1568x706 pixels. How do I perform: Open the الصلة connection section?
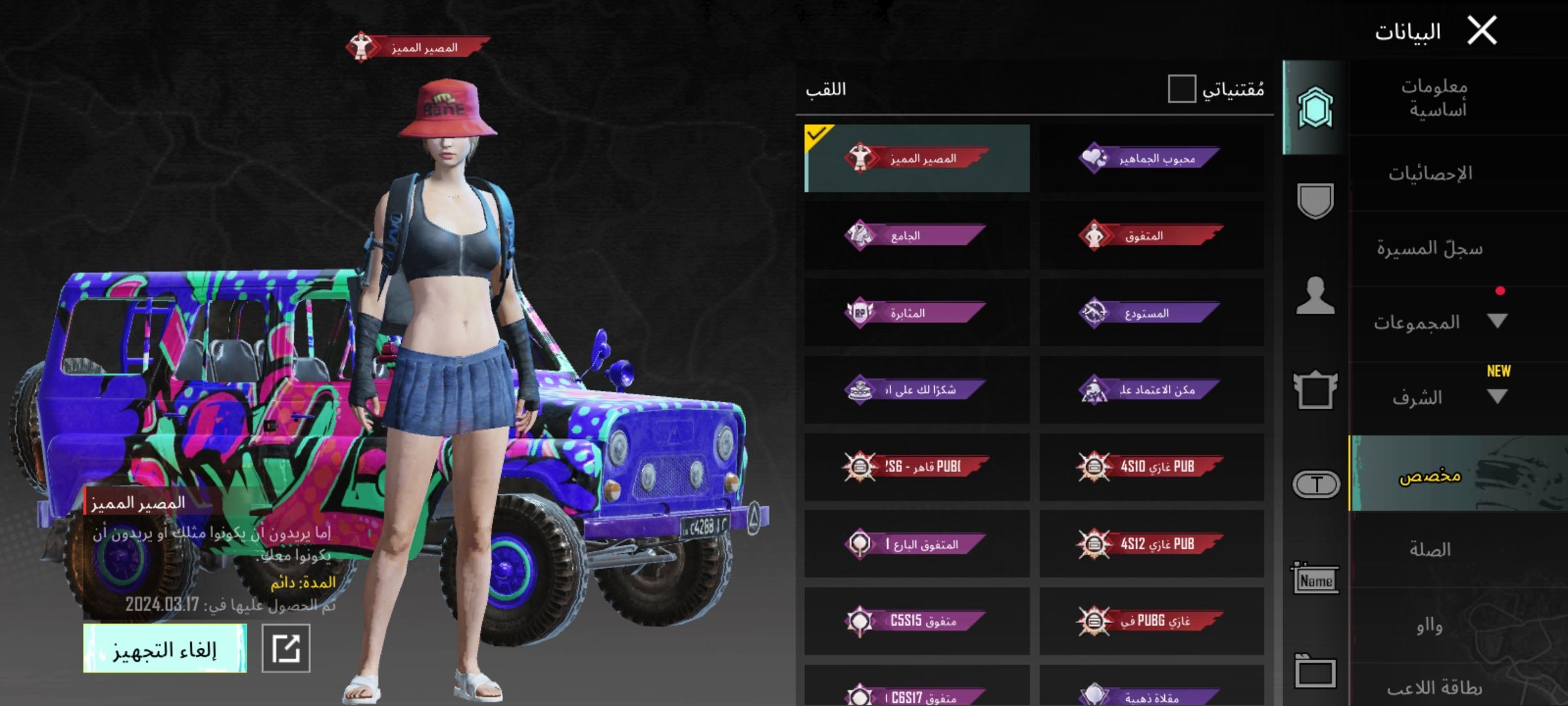point(1431,549)
